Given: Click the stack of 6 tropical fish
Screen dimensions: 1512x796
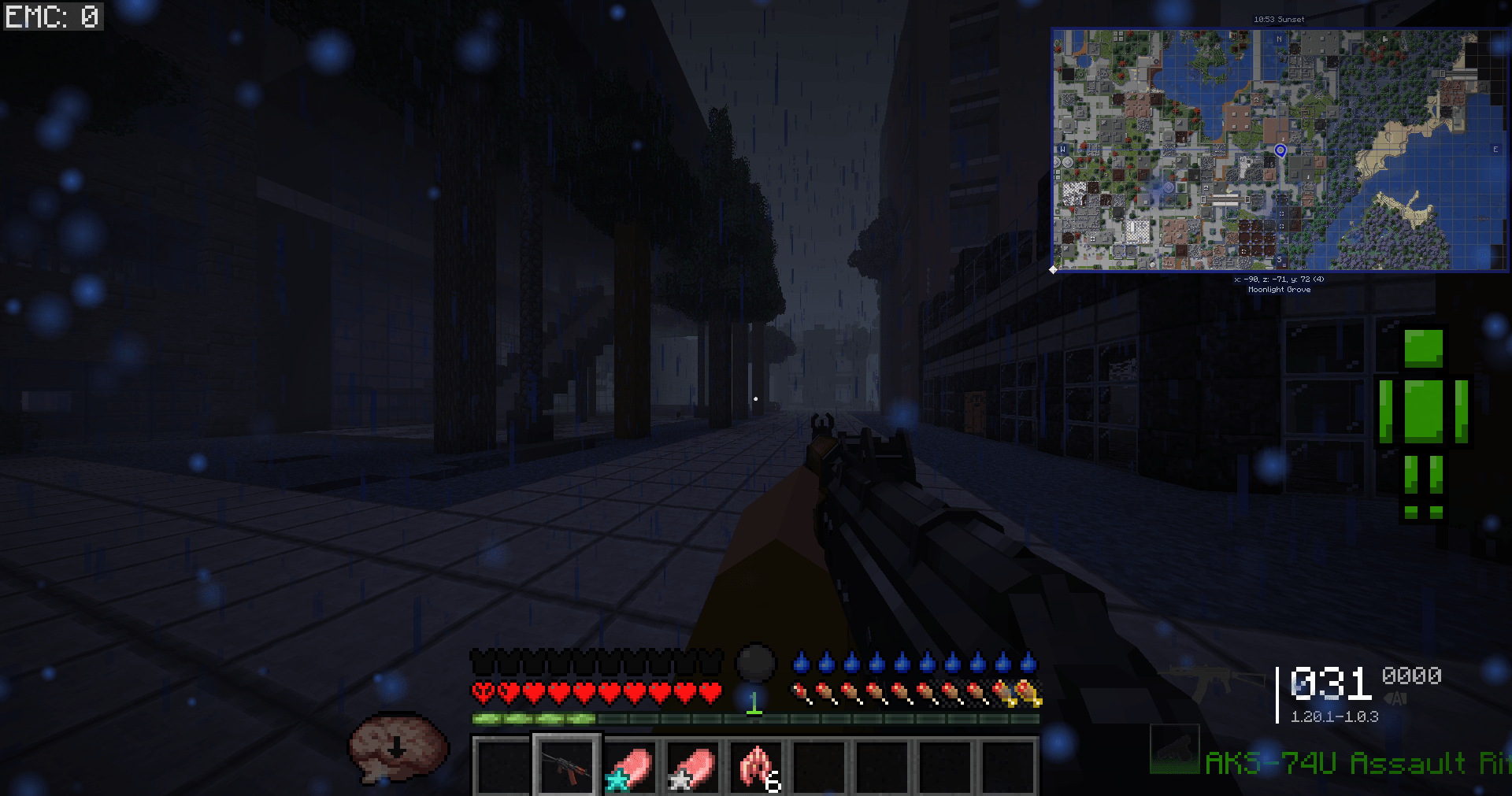Looking at the screenshot, I should pyautogui.click(x=756, y=768).
